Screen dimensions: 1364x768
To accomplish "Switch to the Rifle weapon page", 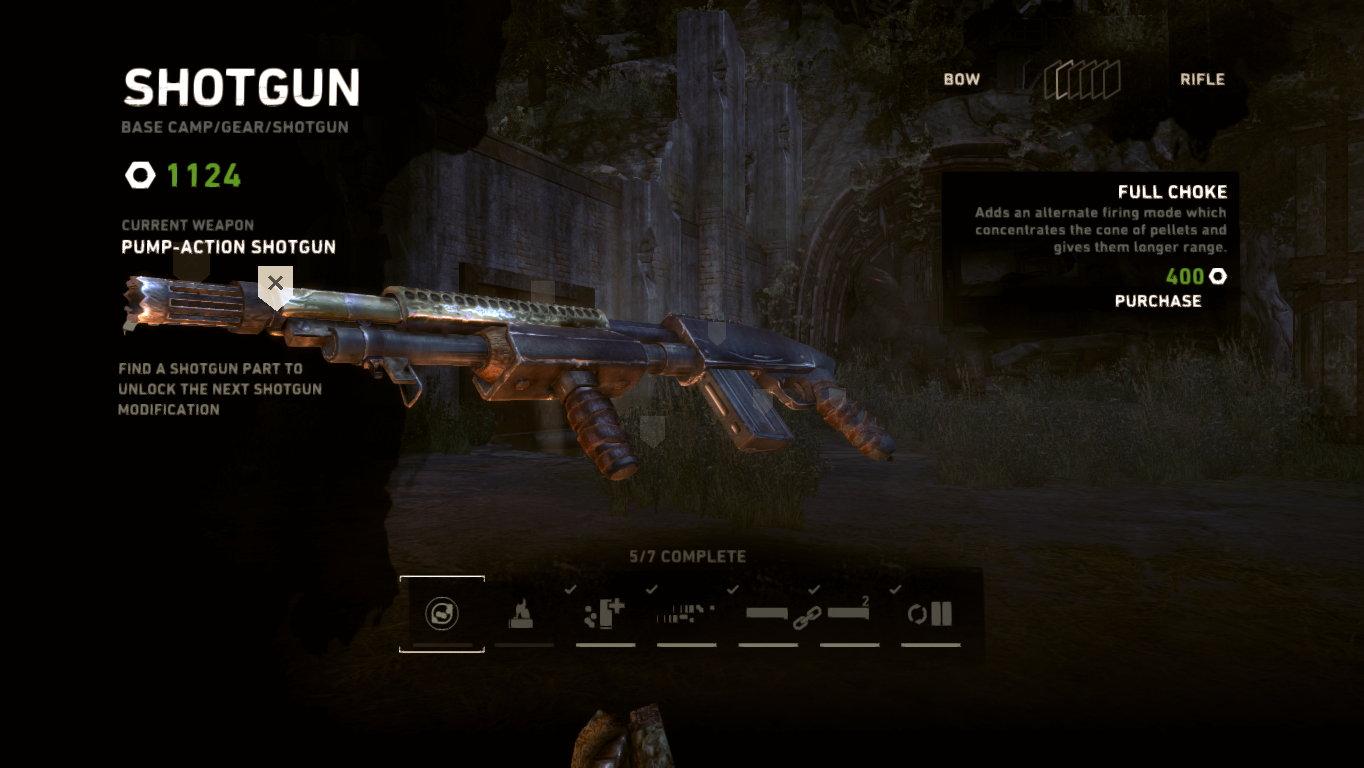I will click(1202, 80).
